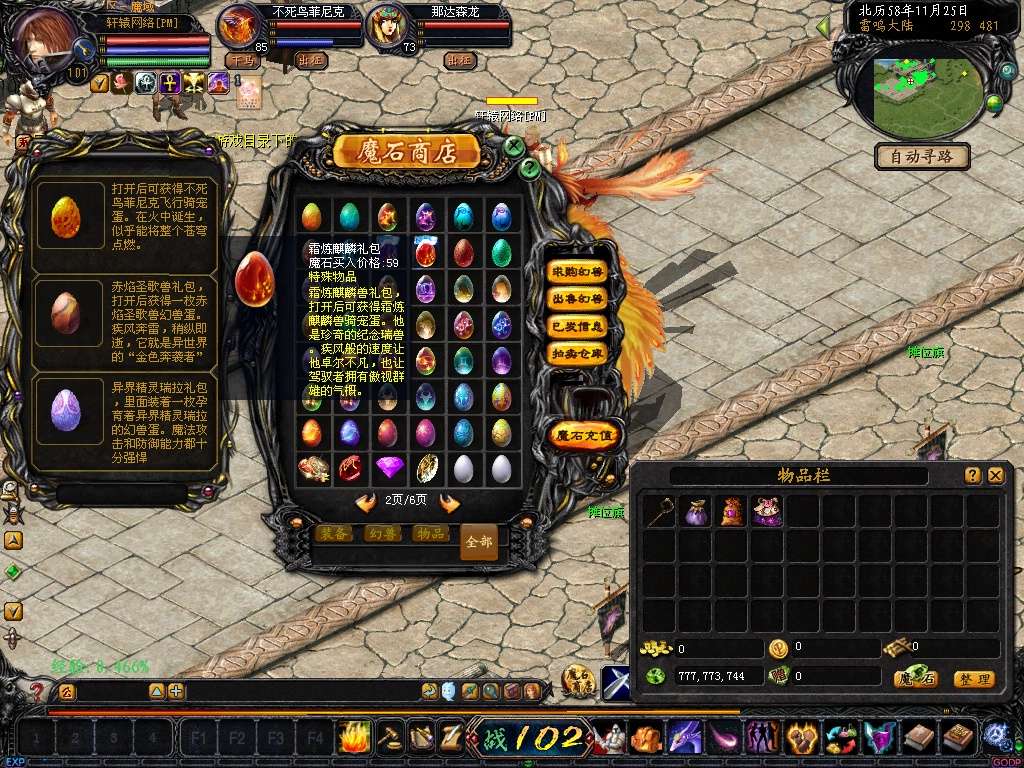The image size is (1024, 768).
Task: Go to the next shop page arrow
Action: pos(450,502)
